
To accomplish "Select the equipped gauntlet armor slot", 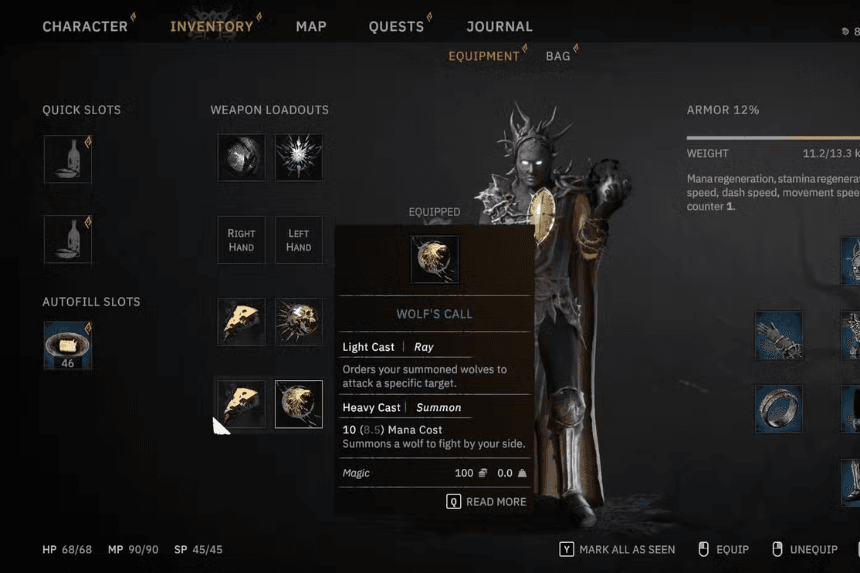I will (778, 335).
